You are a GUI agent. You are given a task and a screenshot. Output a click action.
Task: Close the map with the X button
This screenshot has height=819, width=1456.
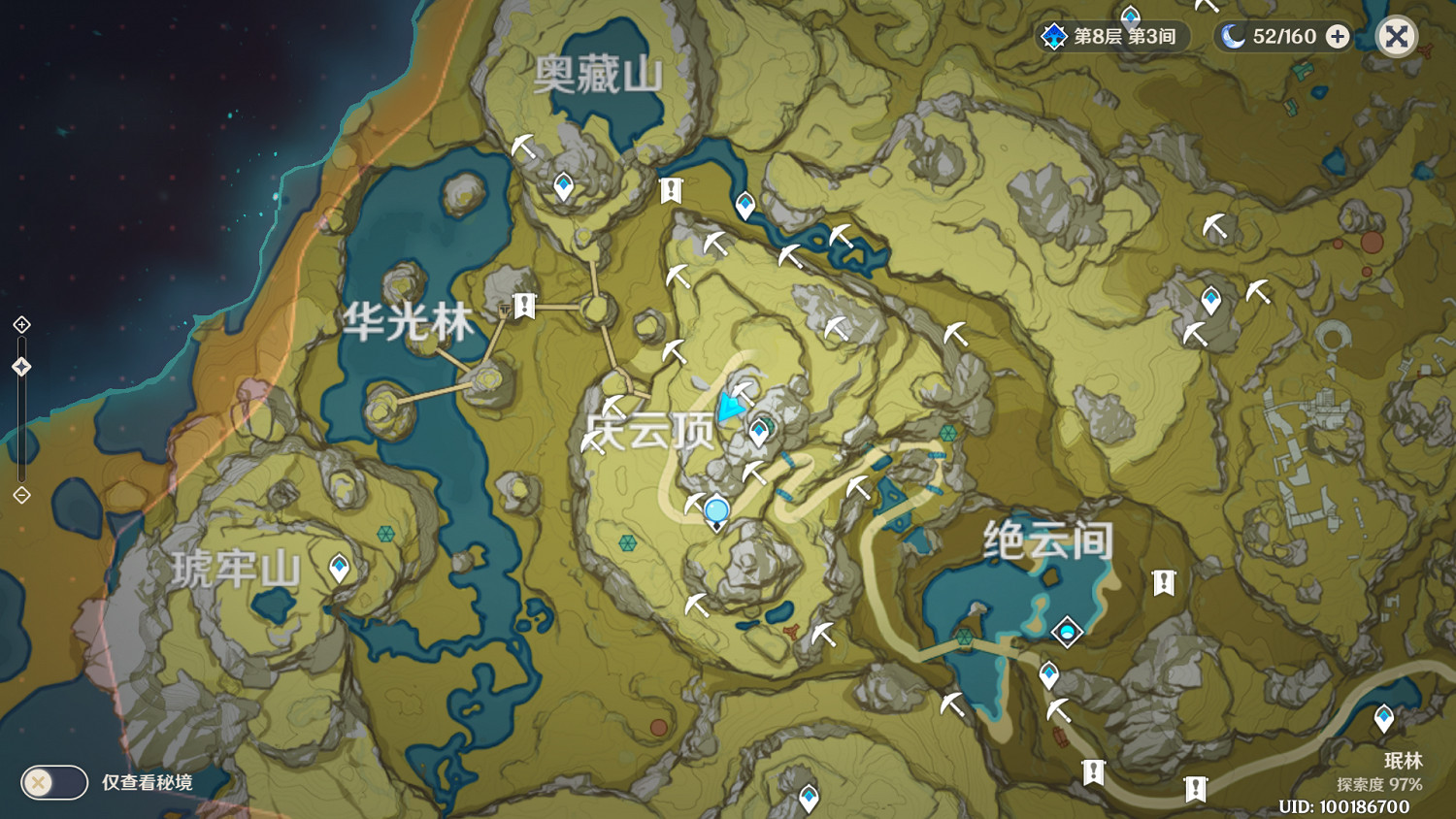(1395, 37)
